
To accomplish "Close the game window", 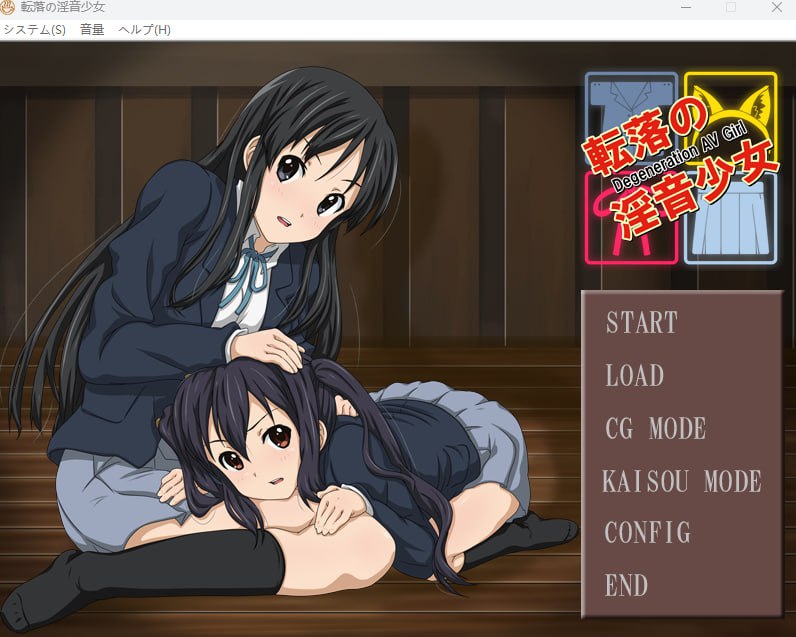I will 777,7.
